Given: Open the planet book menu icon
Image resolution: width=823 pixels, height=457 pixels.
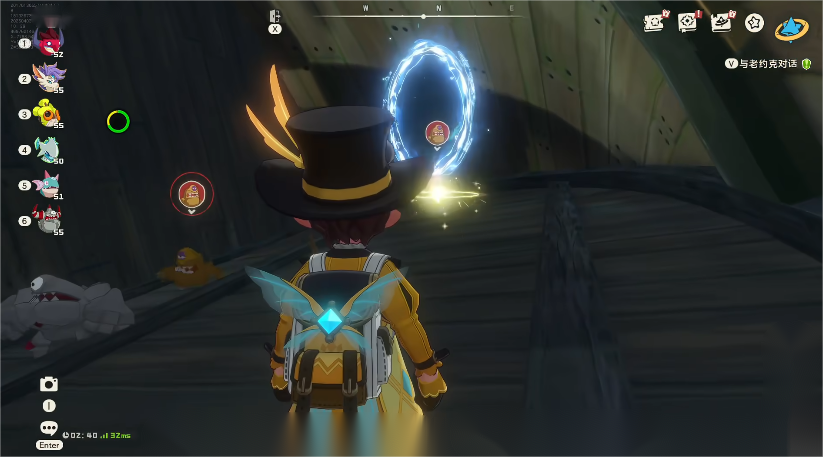Looking at the screenshot, I should coord(721,22).
